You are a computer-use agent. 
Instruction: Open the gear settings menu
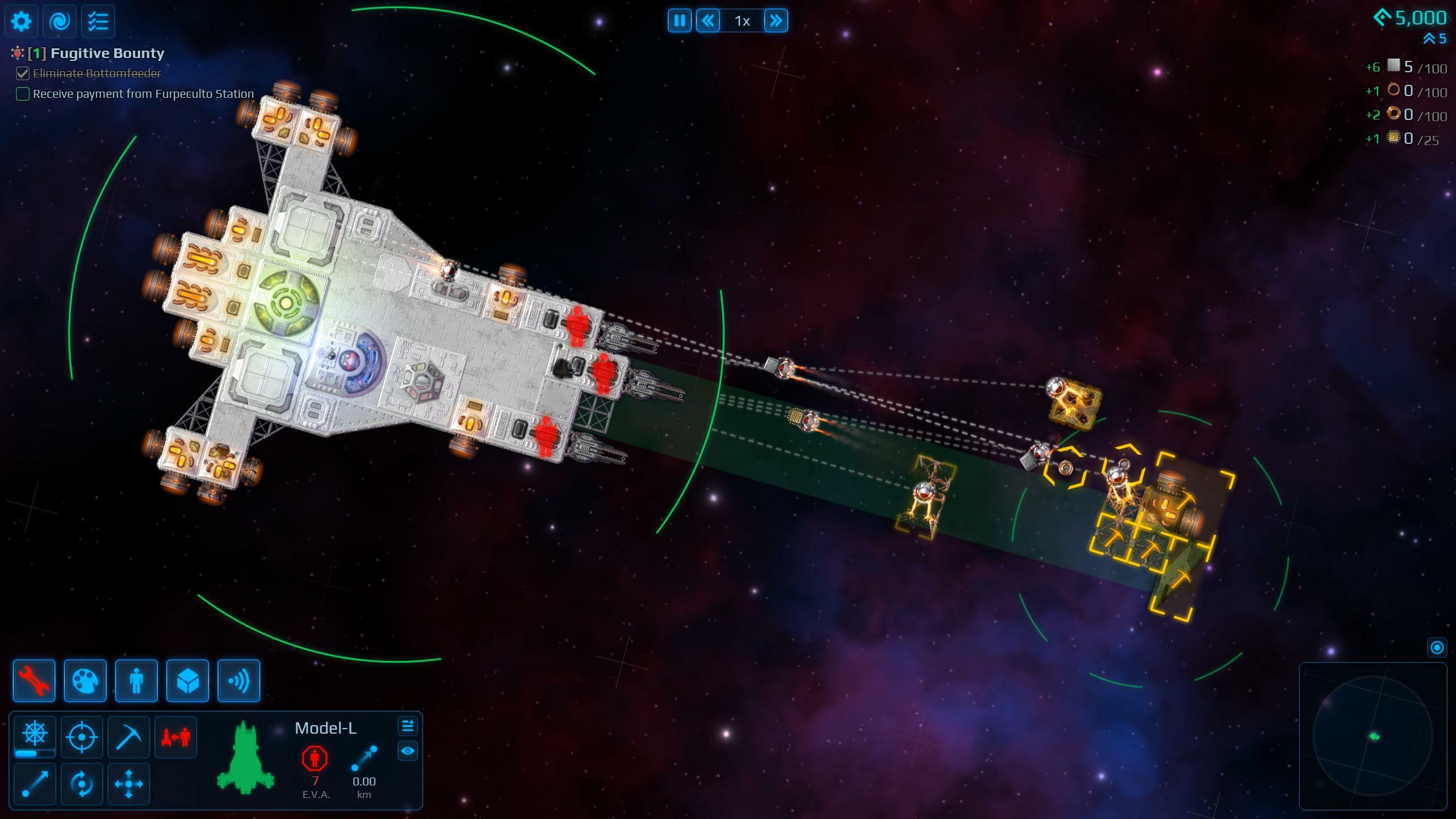(22, 22)
